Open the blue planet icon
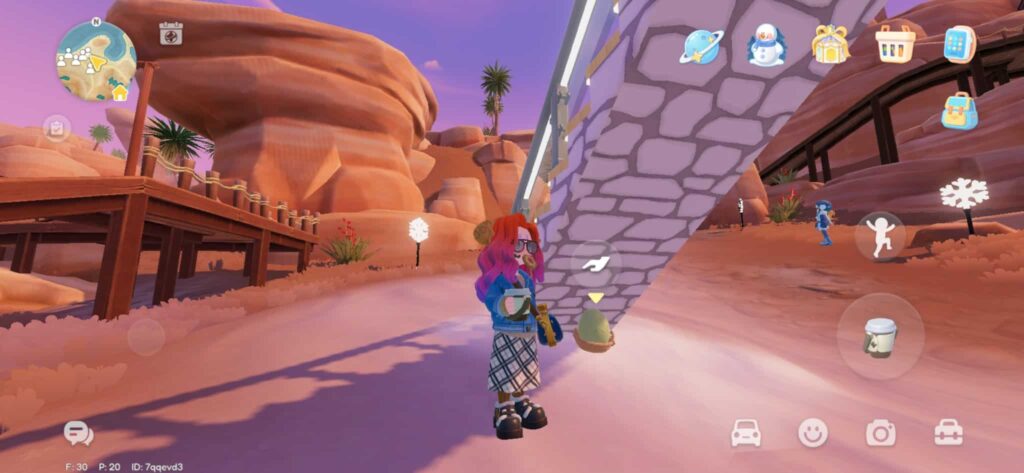The width and height of the screenshot is (1024, 473). pyautogui.click(x=702, y=46)
